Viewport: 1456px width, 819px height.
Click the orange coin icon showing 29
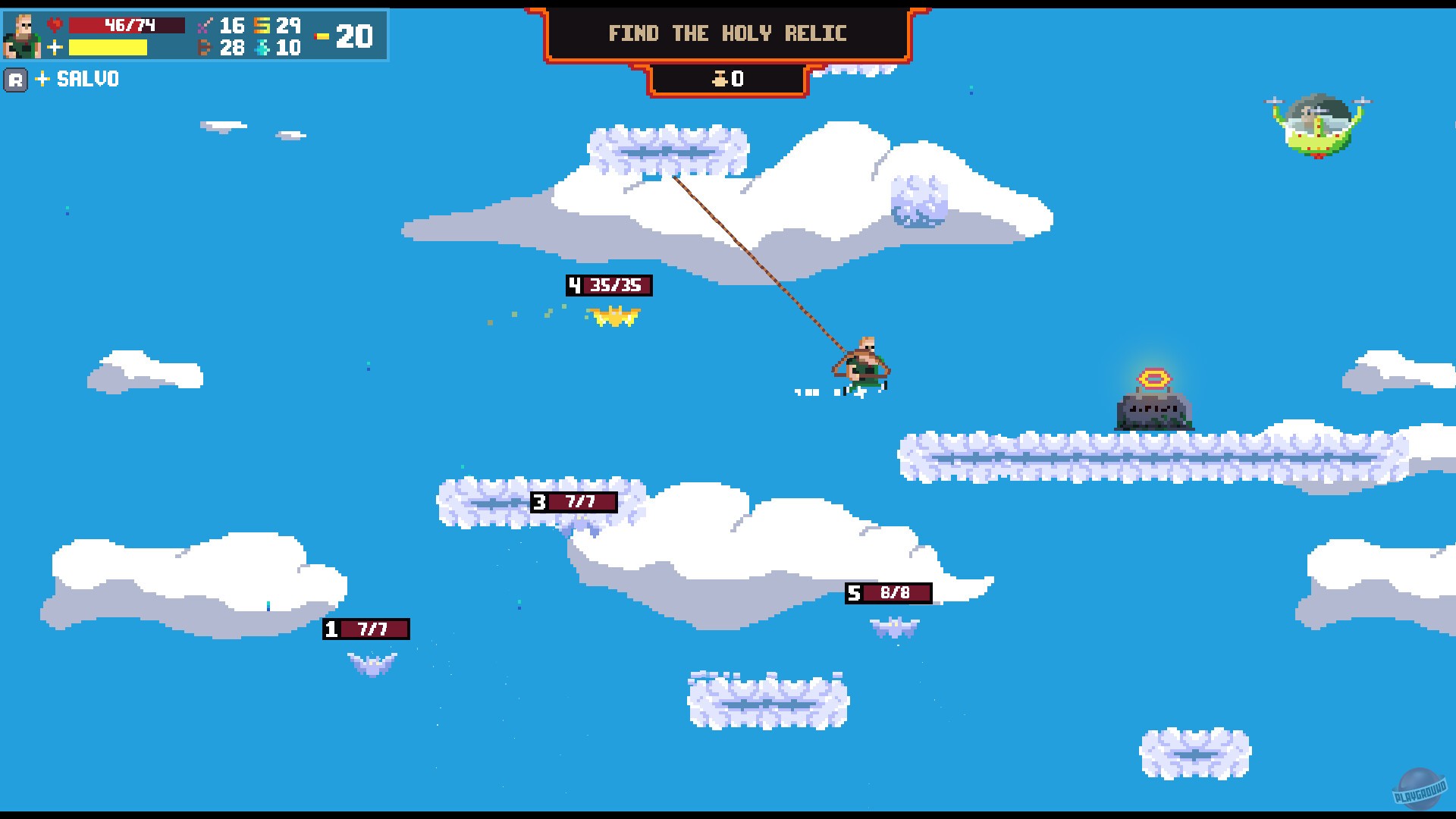[x=261, y=26]
